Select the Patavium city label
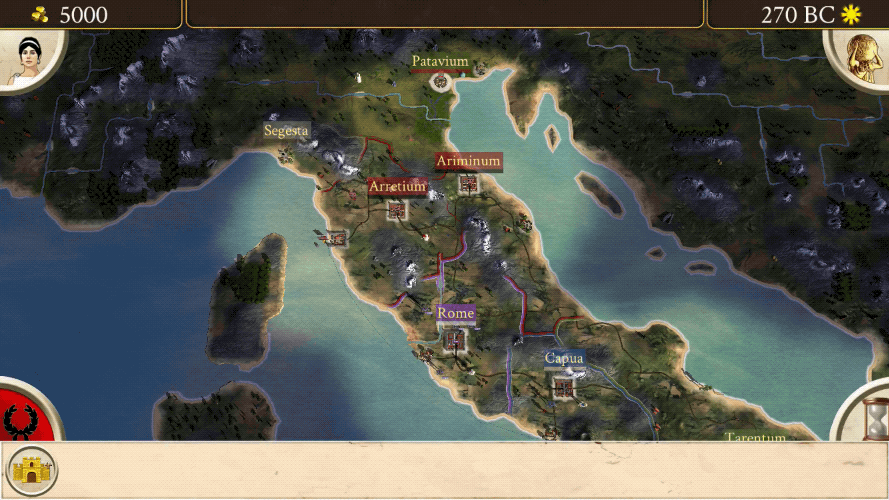The height and width of the screenshot is (500, 889). click(x=440, y=62)
